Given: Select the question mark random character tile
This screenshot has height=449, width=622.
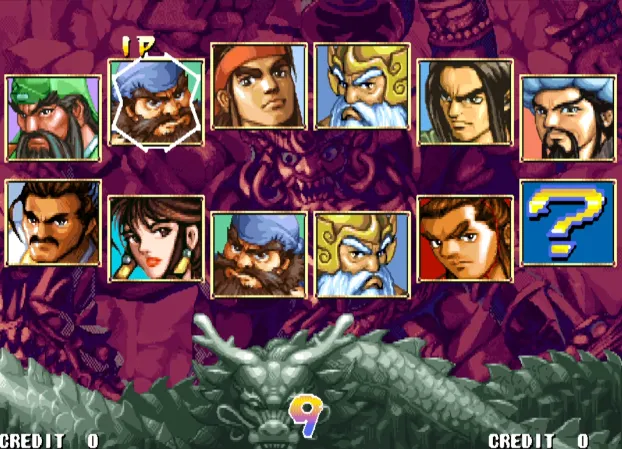Looking at the screenshot, I should pyautogui.click(x=567, y=223).
